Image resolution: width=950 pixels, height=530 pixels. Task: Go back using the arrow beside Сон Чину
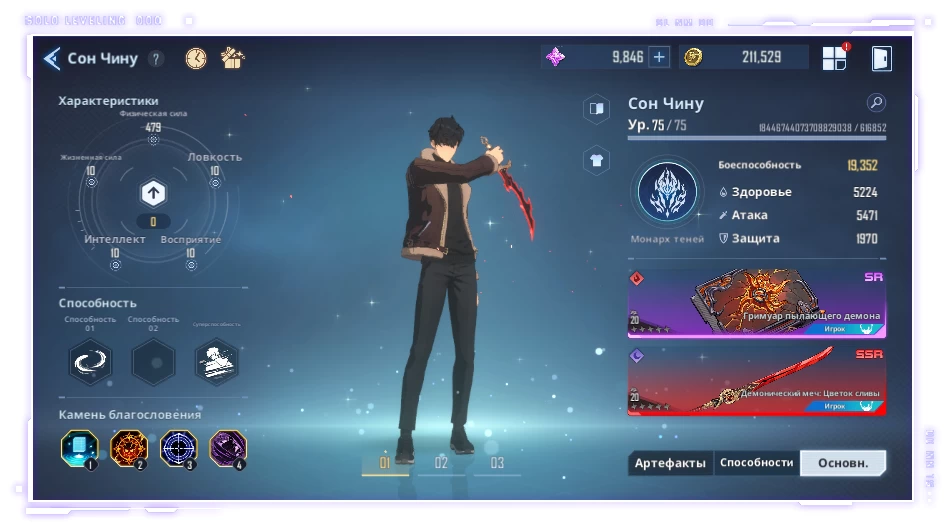(x=52, y=59)
